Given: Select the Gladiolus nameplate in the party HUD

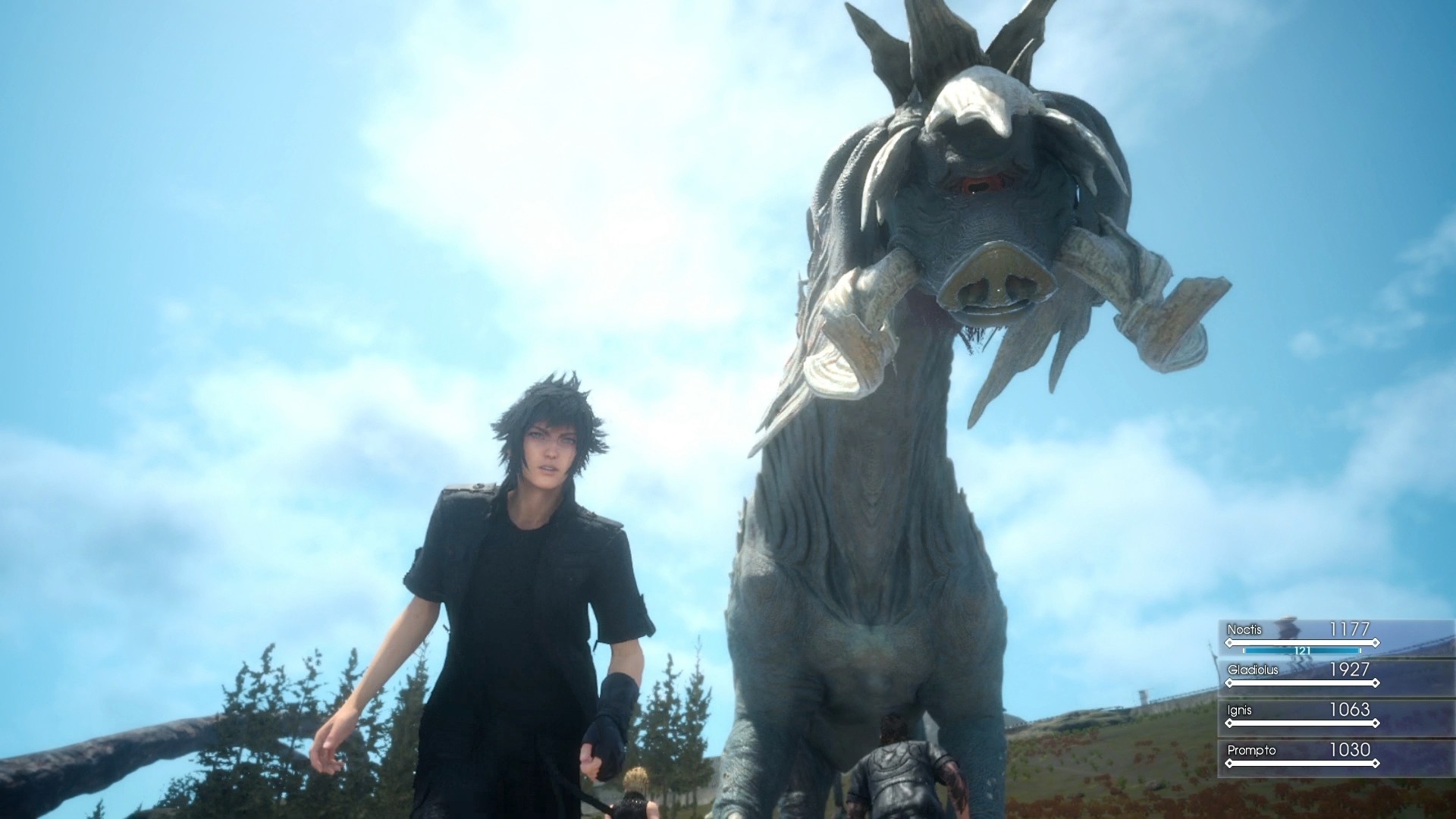Looking at the screenshot, I should 1254,670.
